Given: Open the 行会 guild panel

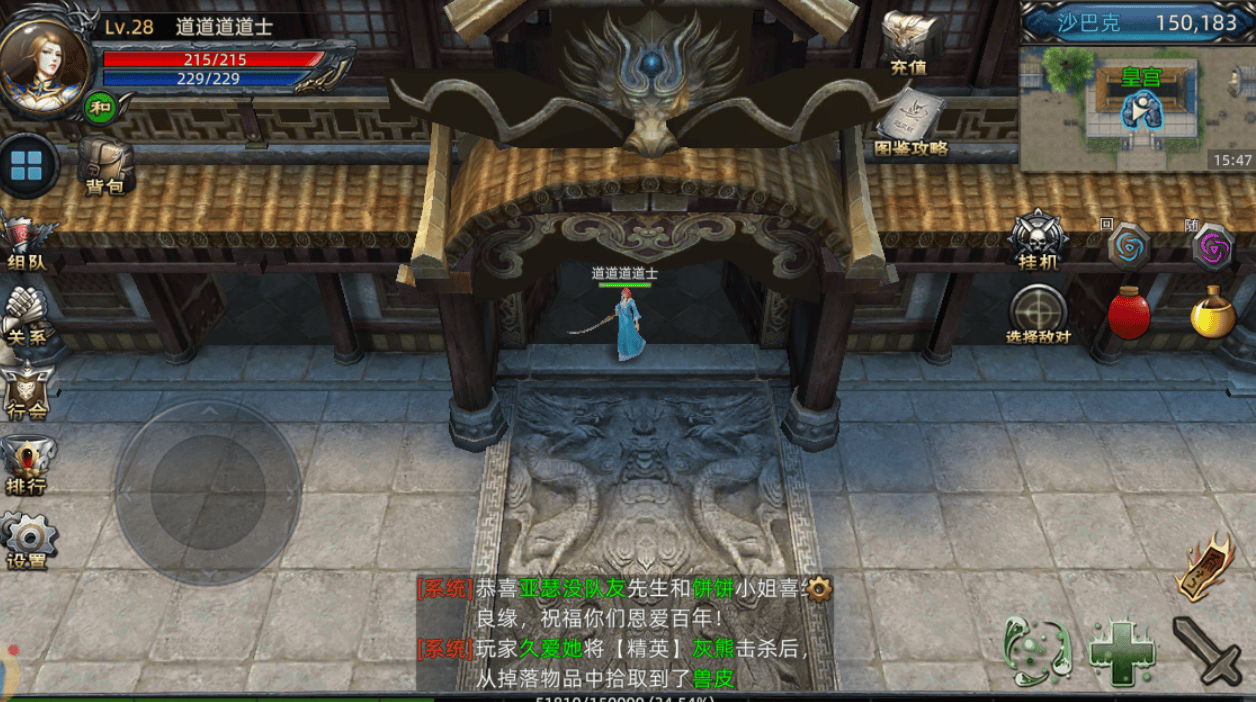Looking at the screenshot, I should pyautogui.click(x=27, y=390).
